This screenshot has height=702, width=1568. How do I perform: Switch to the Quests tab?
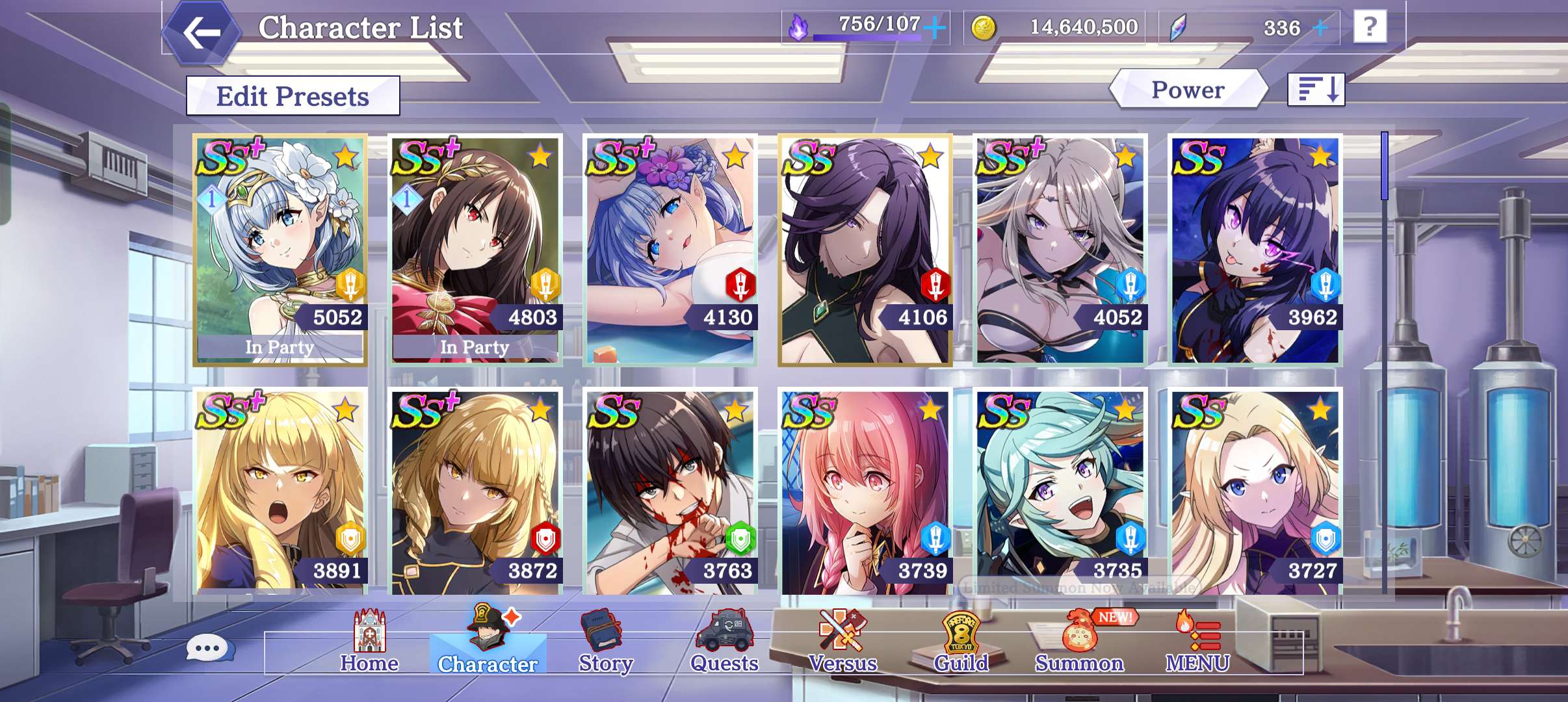[724, 642]
